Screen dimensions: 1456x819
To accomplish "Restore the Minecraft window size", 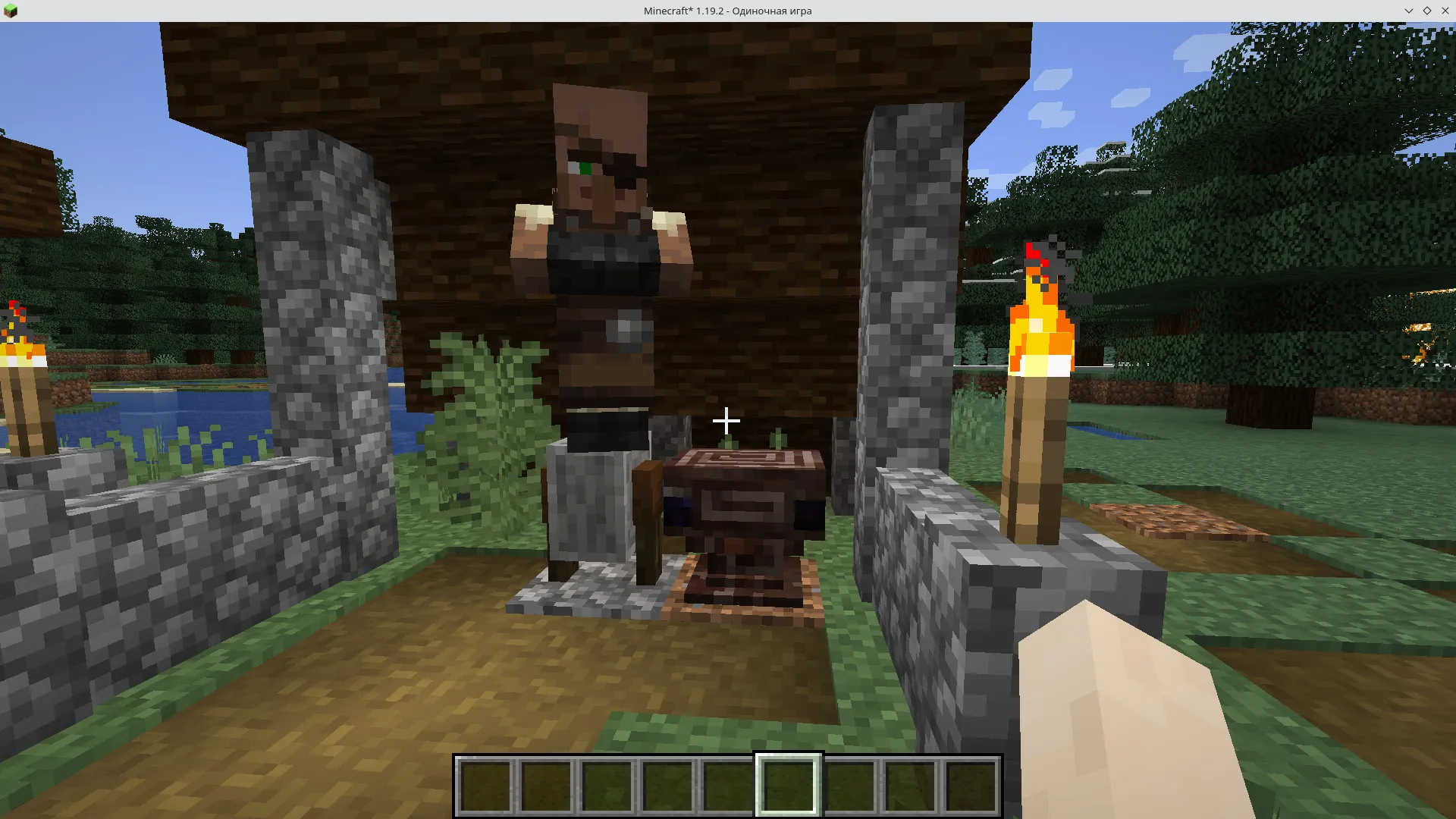I will pos(1427,11).
